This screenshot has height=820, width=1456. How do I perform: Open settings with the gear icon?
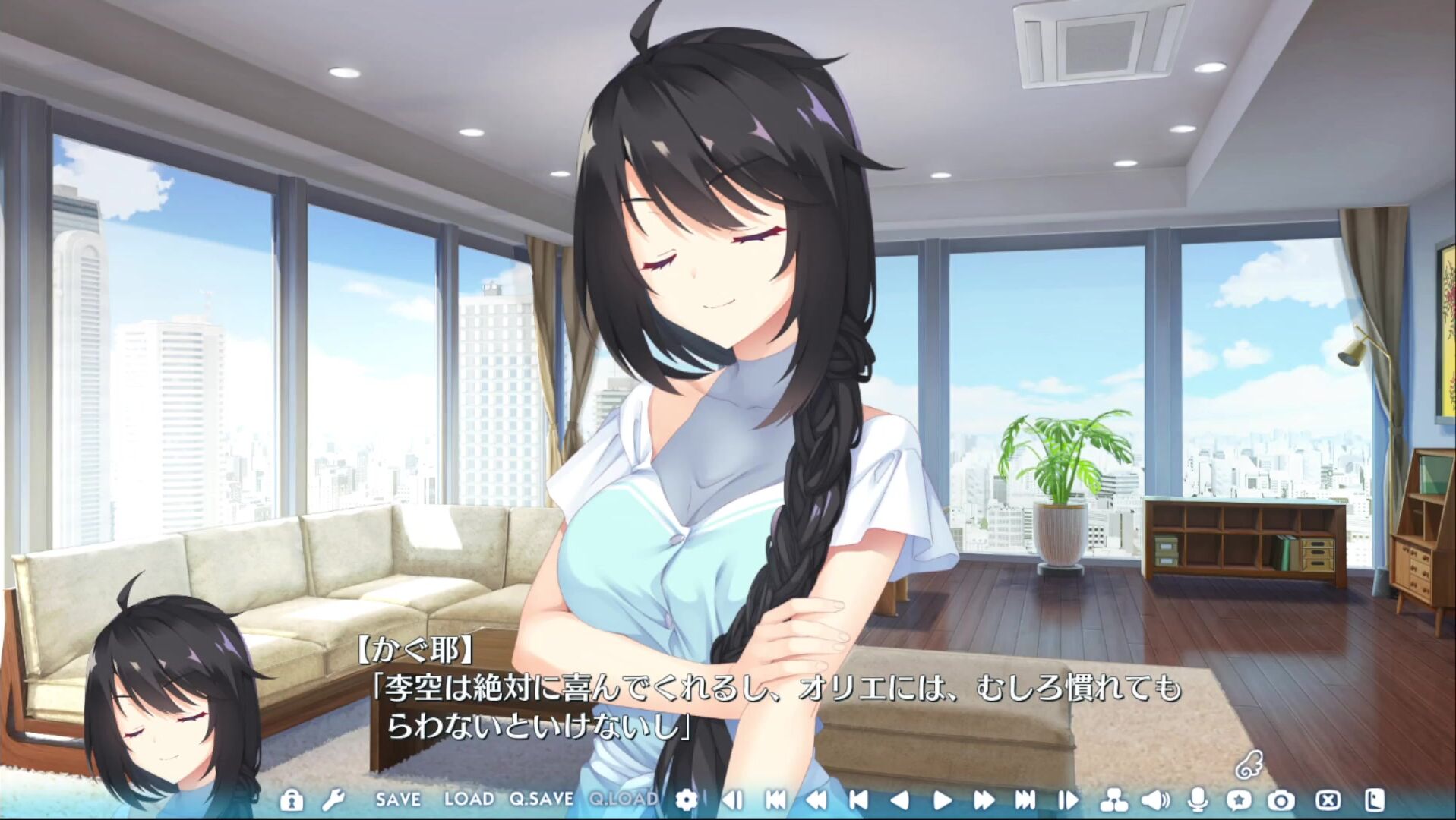686,799
